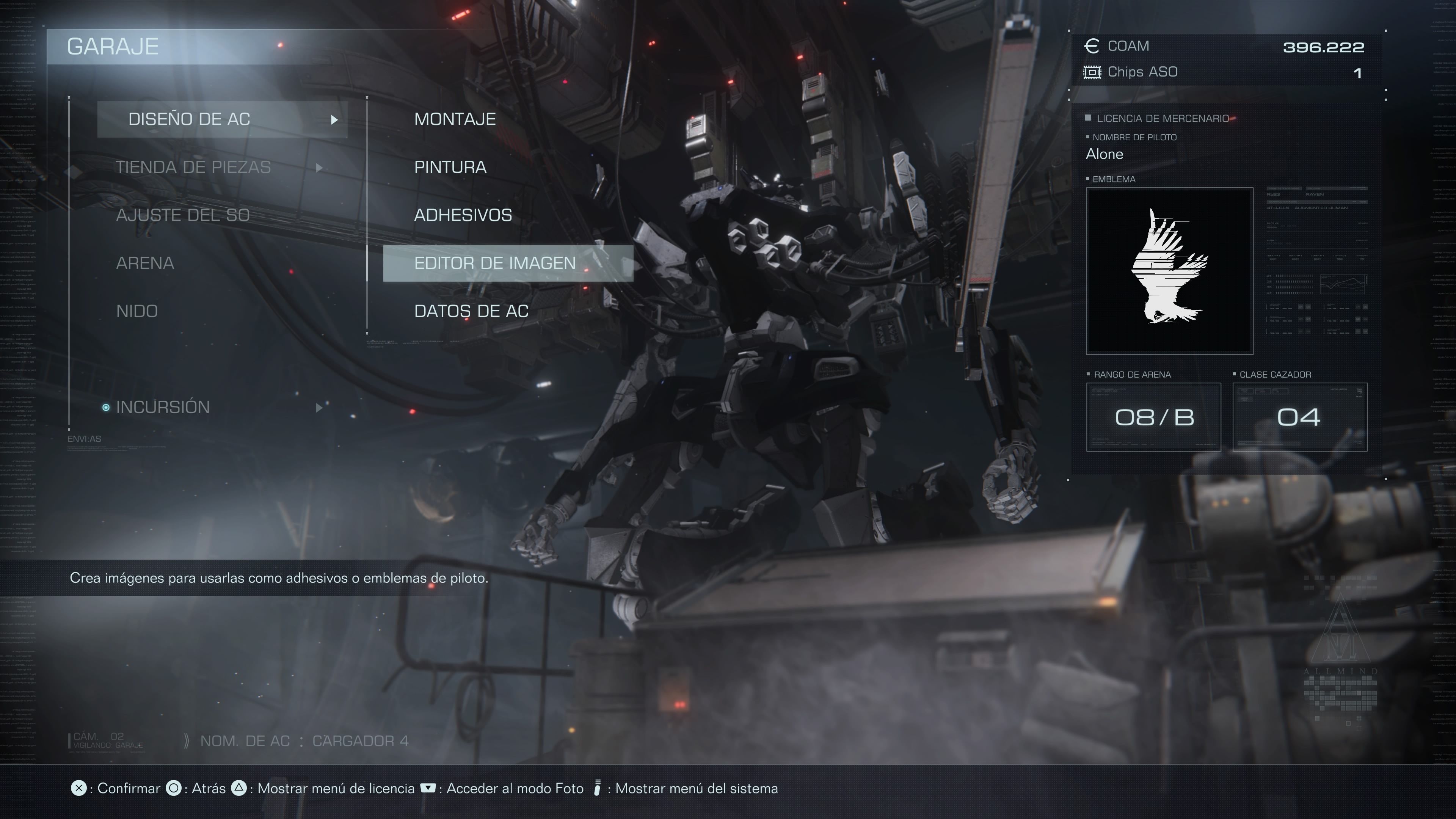Open the Incursión expander arrow

(320, 408)
